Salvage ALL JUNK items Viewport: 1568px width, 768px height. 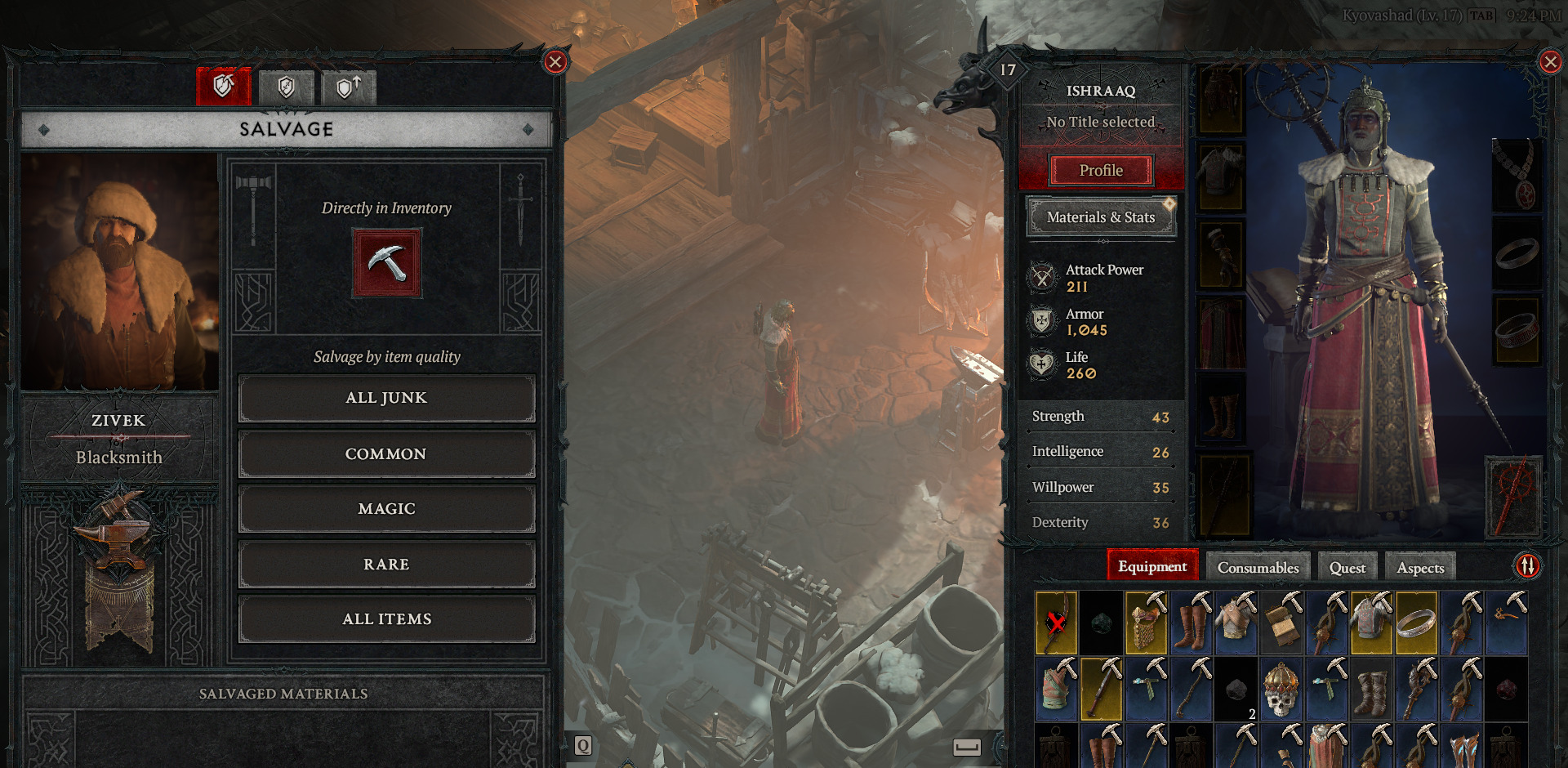tap(385, 398)
